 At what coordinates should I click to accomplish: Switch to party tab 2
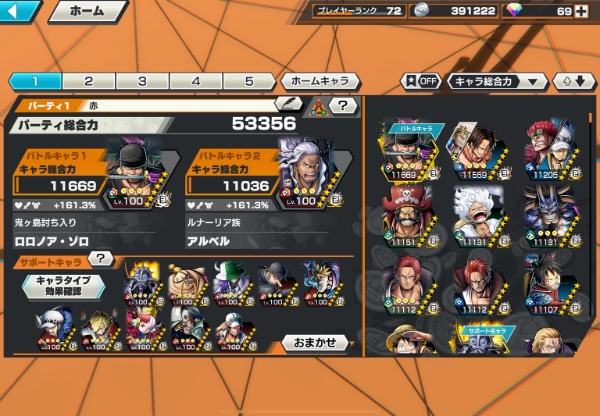[x=88, y=81]
